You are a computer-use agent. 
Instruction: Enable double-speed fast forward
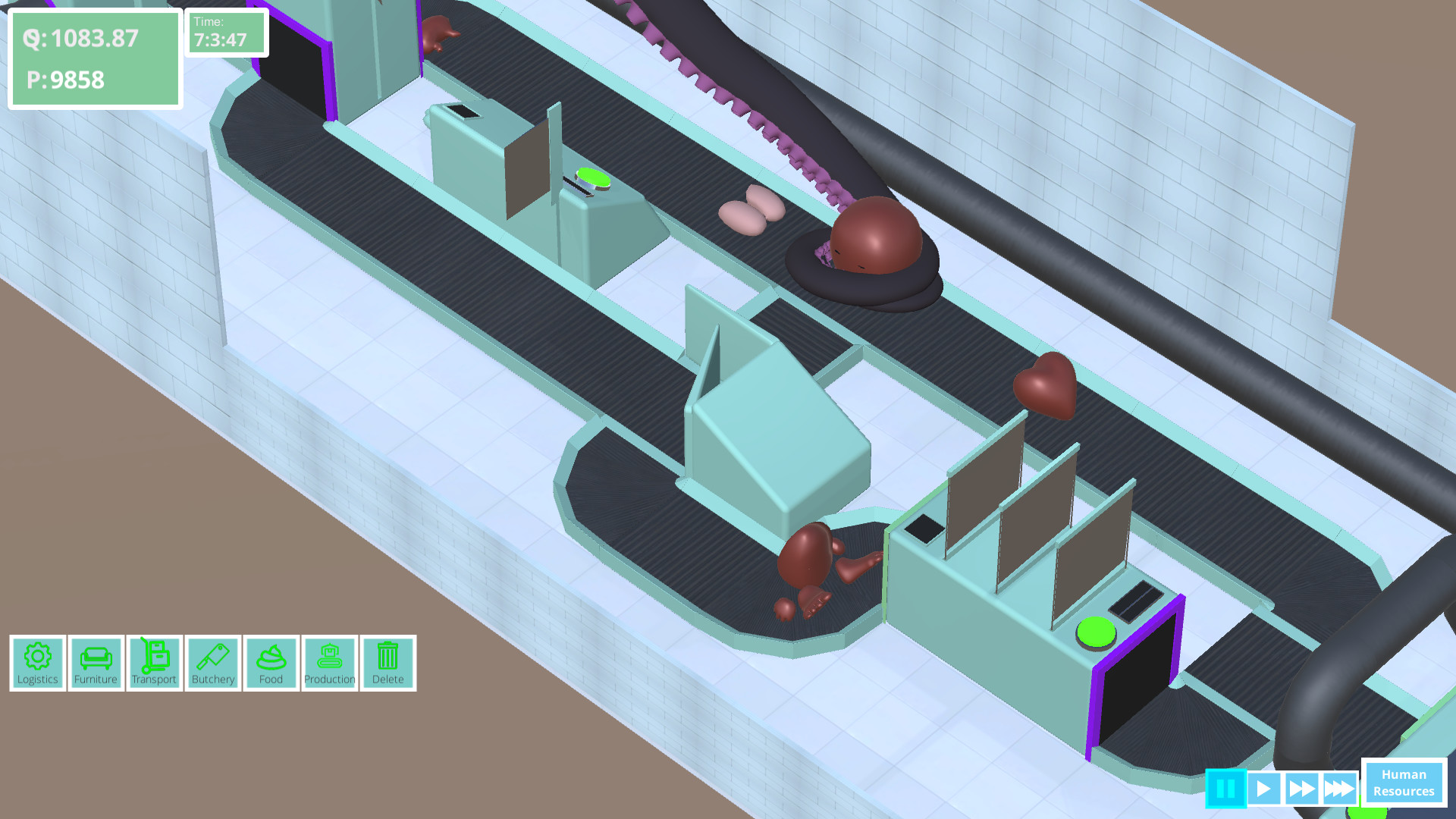[x=1304, y=789]
